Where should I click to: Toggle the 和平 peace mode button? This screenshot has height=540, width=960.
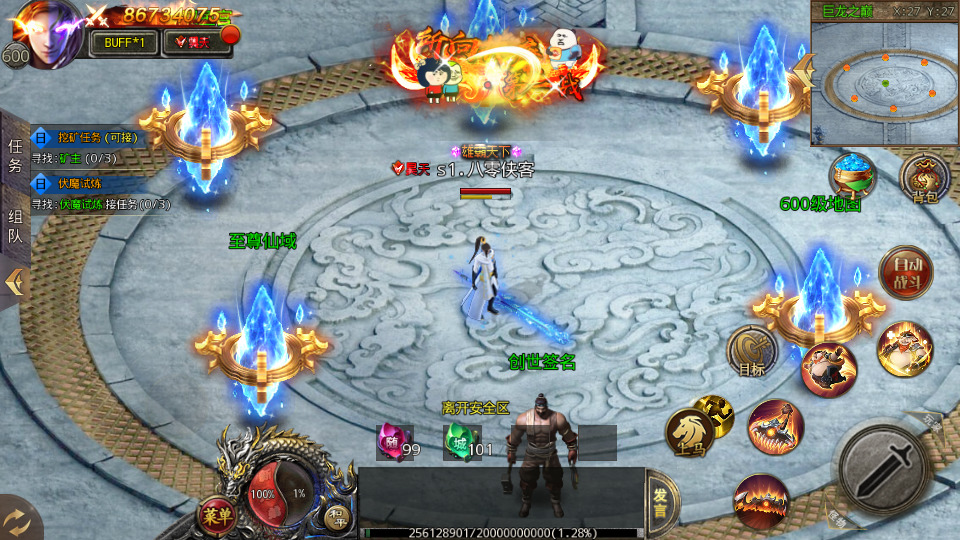click(336, 516)
